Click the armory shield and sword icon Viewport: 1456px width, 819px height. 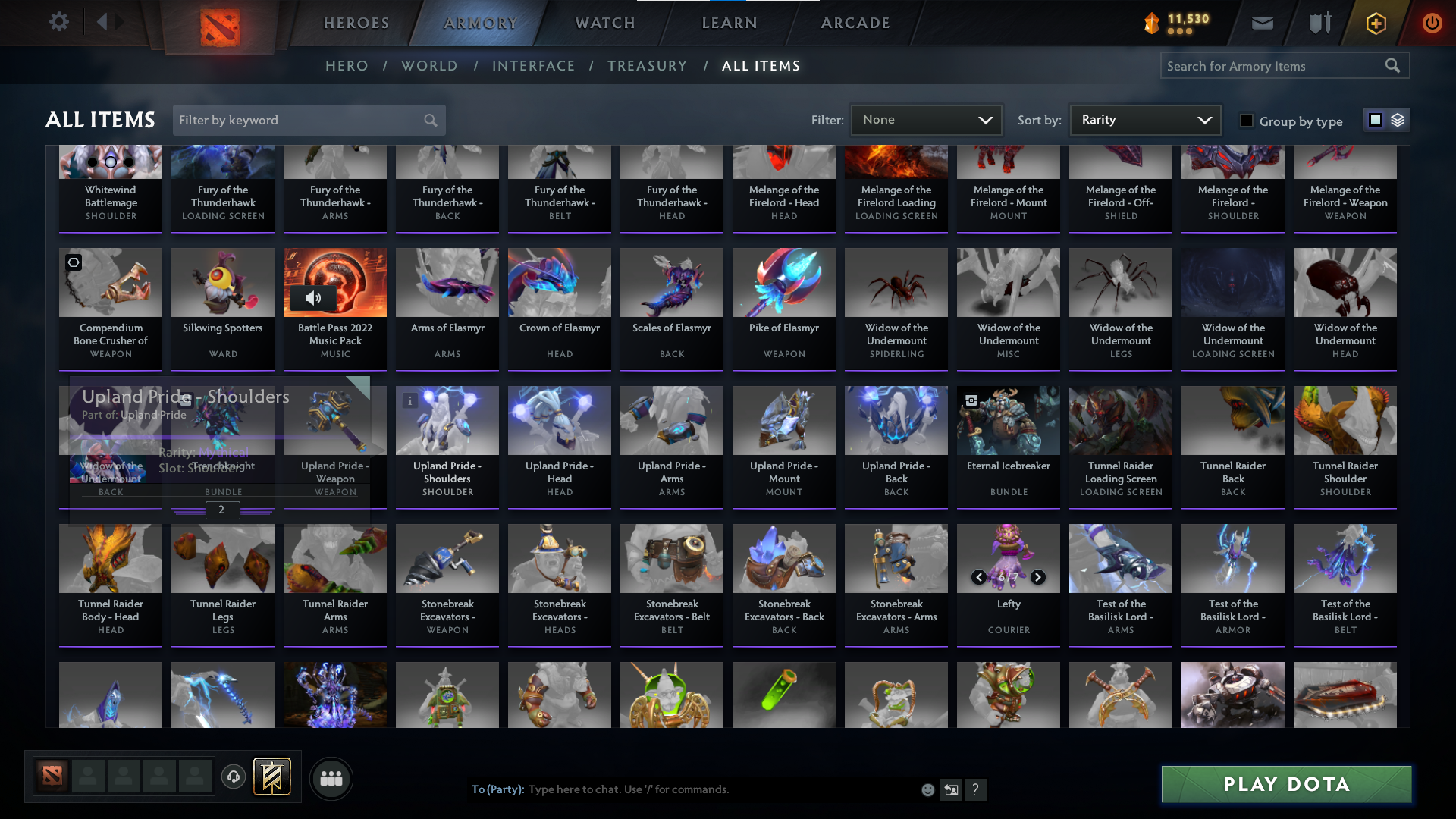click(1318, 23)
